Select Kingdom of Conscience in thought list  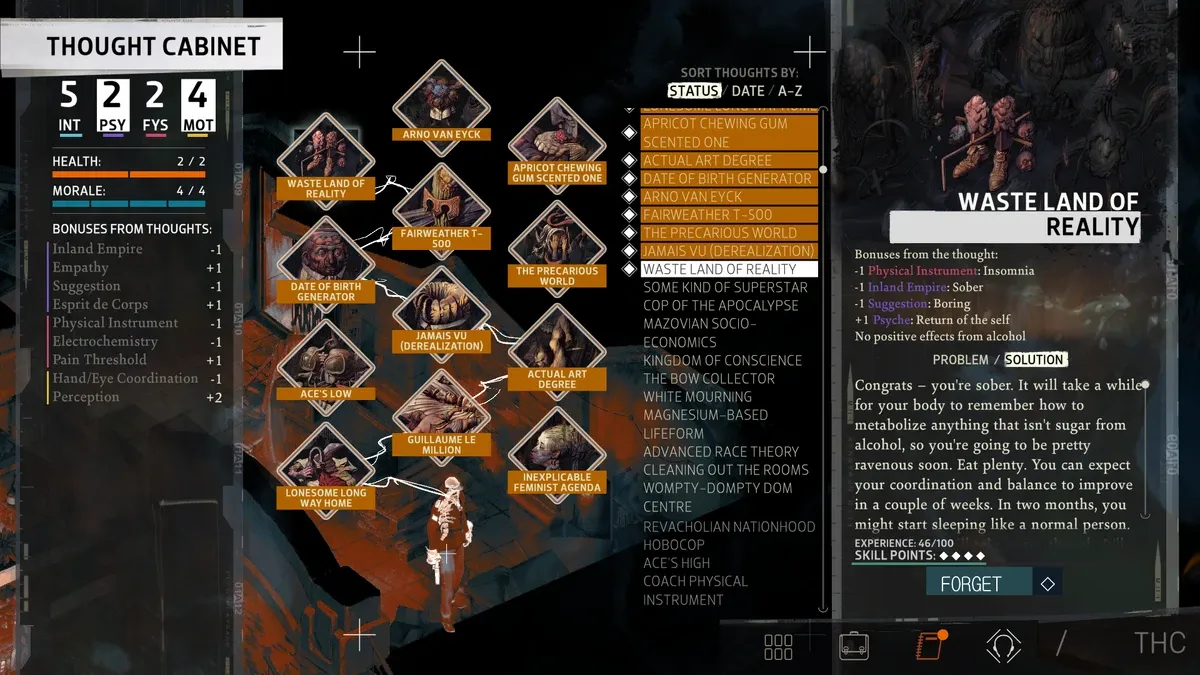722,360
